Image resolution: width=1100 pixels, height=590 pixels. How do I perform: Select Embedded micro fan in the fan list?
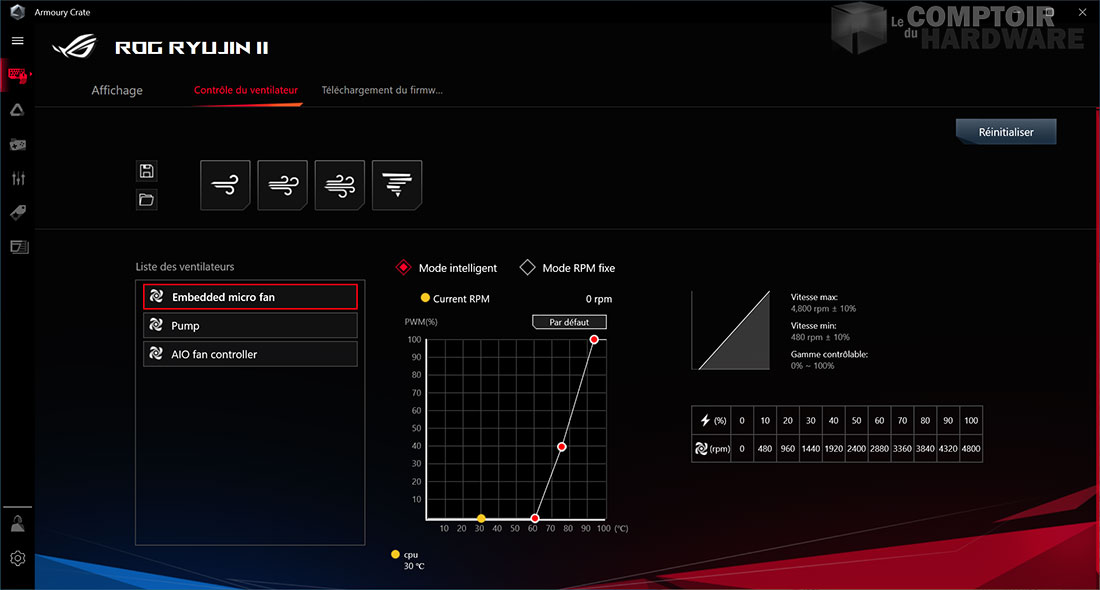coord(250,297)
